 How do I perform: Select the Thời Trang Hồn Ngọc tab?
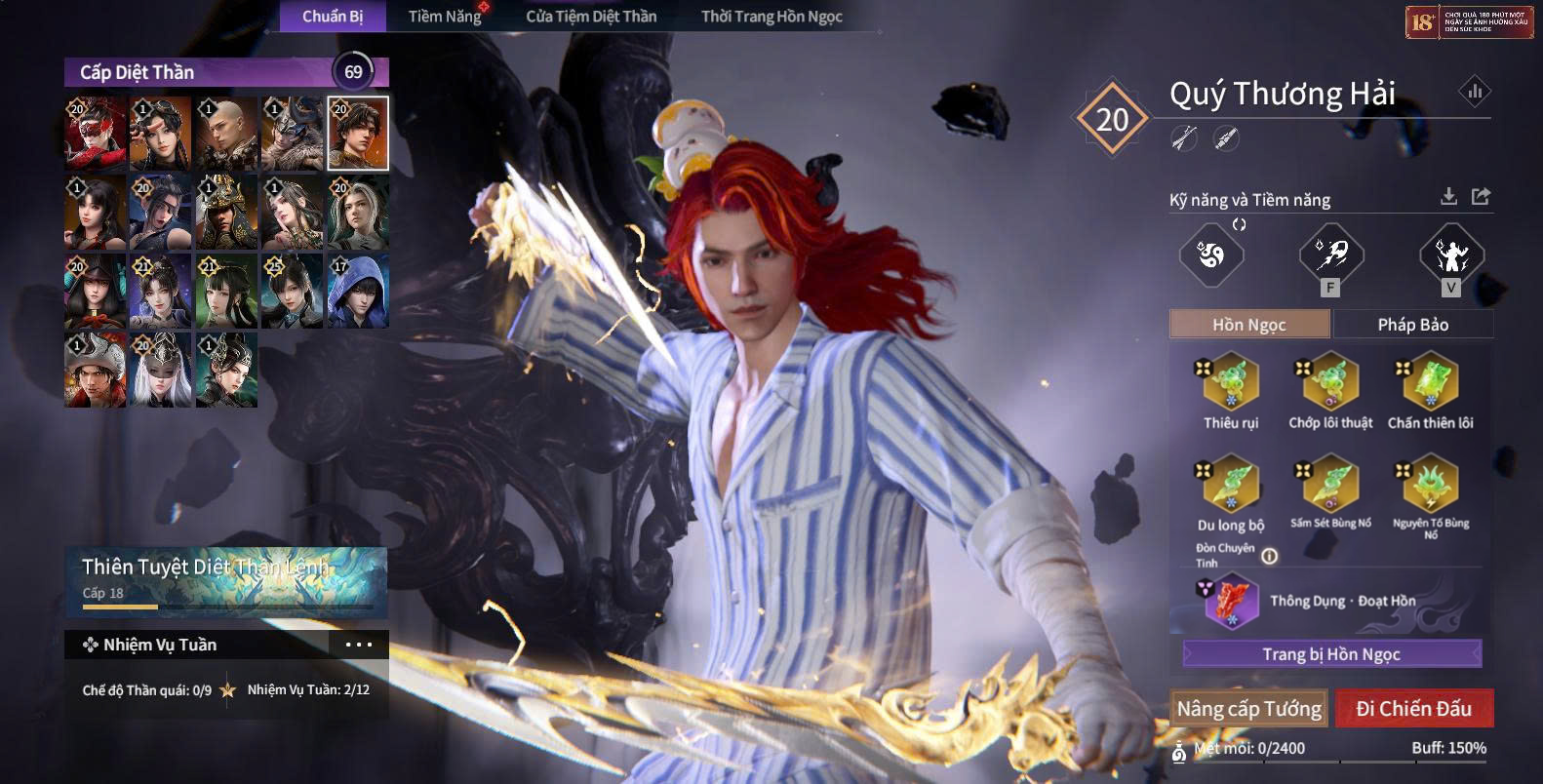tap(771, 17)
